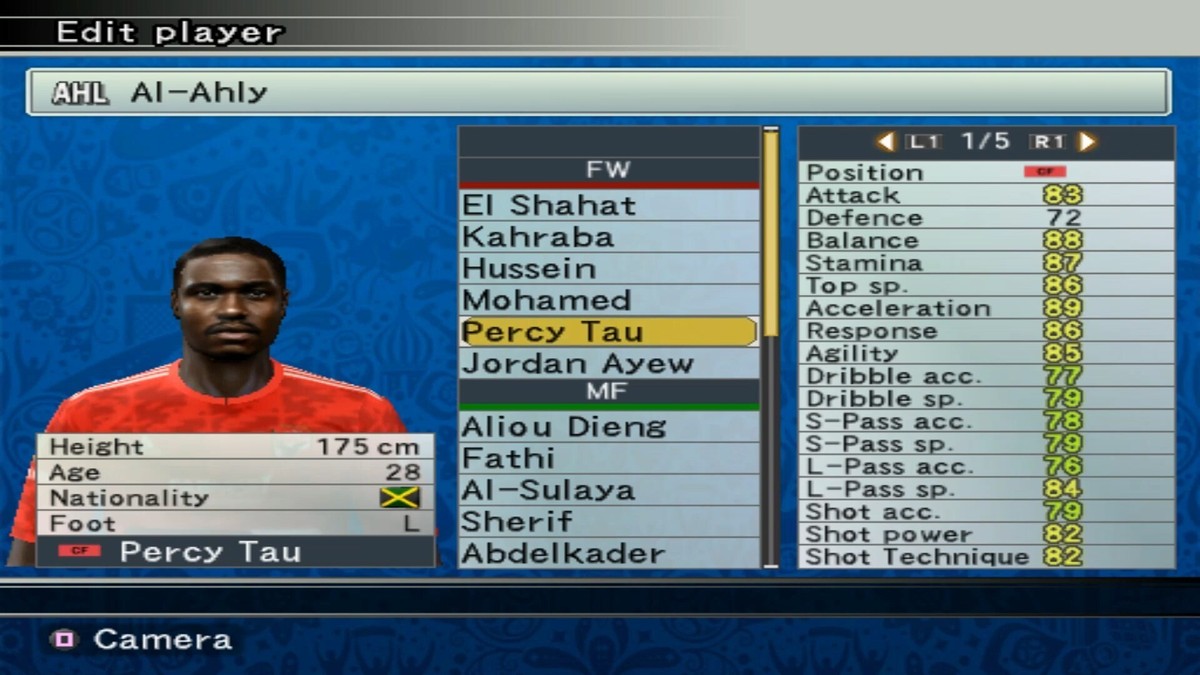Select Hussein in the FW list
This screenshot has width=1200, height=675.
click(608, 269)
